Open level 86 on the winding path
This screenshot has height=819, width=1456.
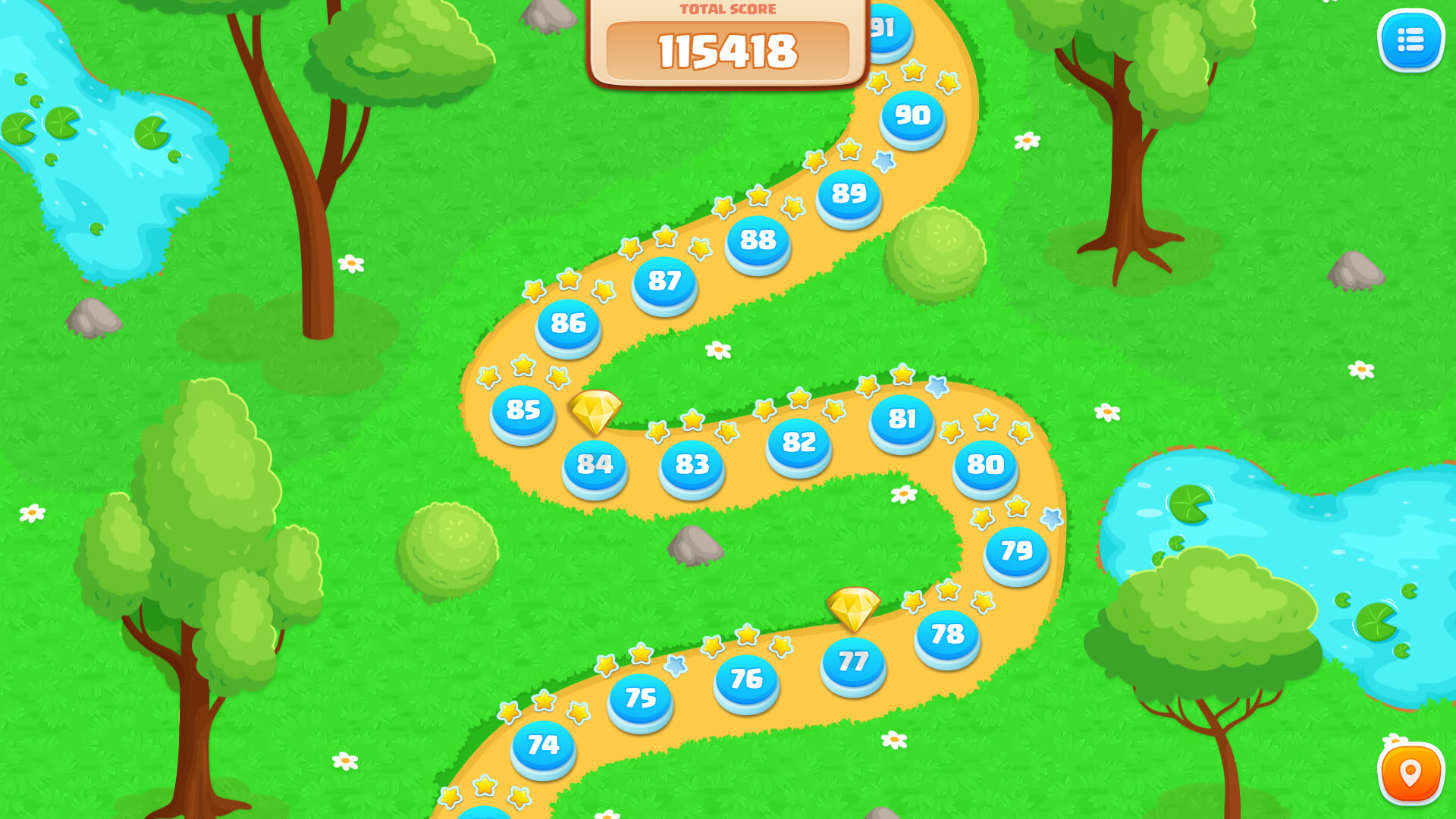point(568,325)
